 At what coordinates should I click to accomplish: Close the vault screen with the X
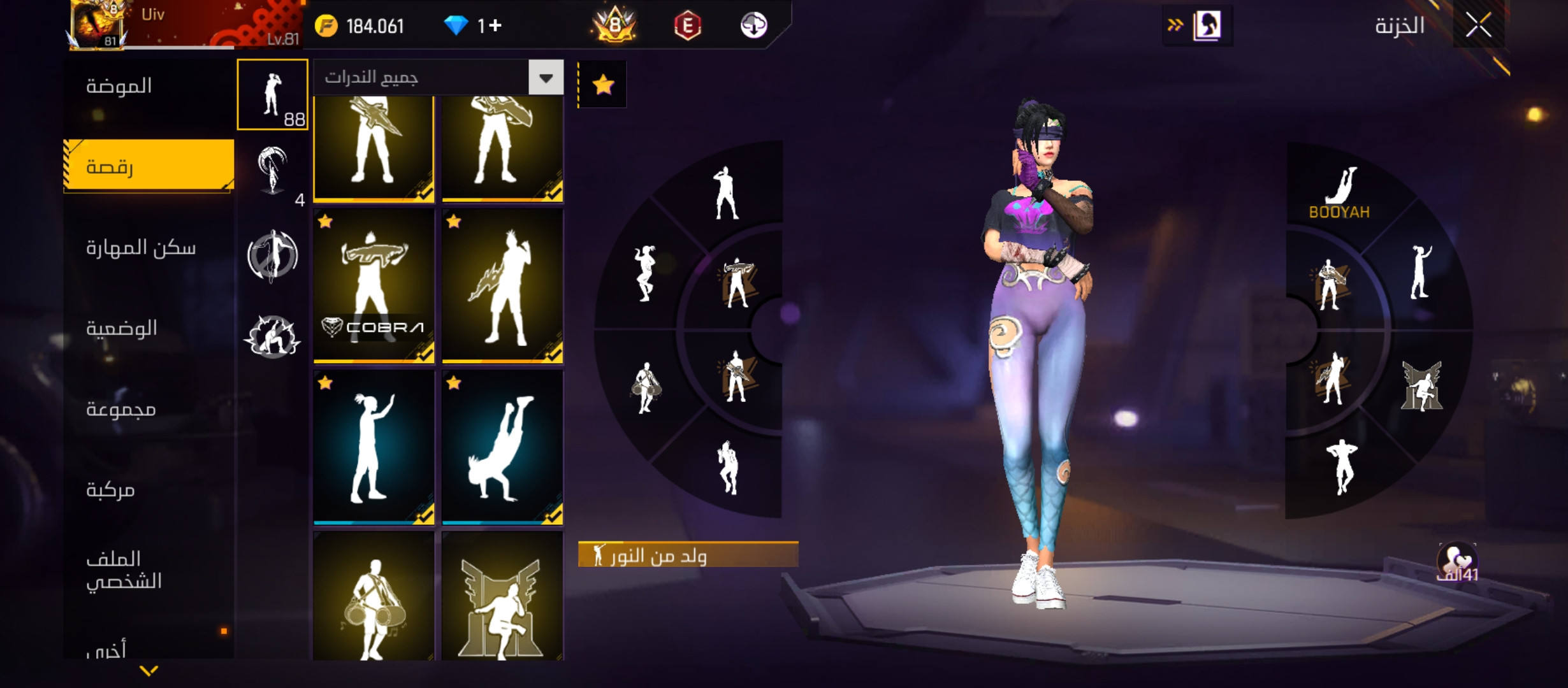click(x=1478, y=26)
